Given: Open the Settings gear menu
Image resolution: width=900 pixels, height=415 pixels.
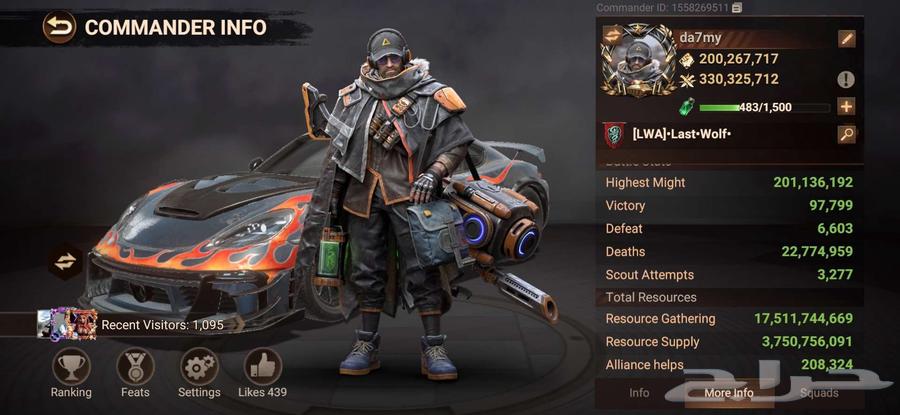Looking at the screenshot, I should tap(199, 368).
